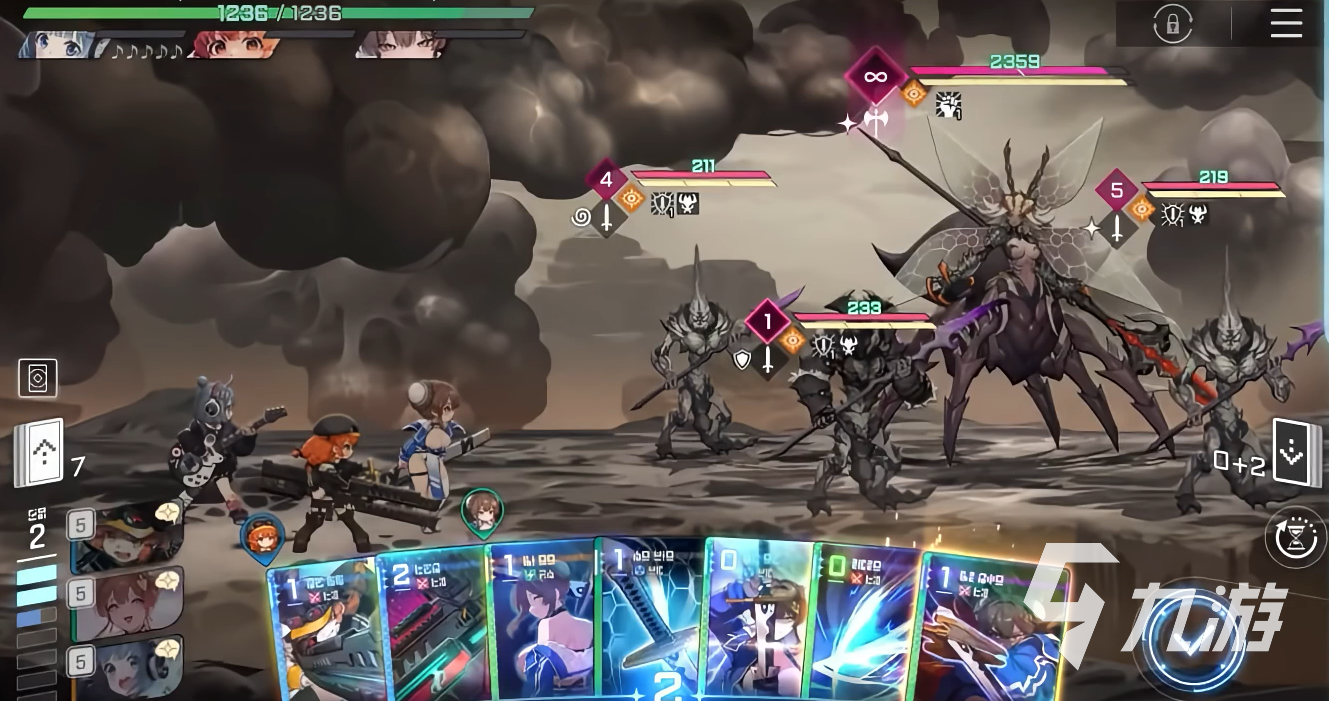Click the hourglass turn-order button

click(1297, 537)
